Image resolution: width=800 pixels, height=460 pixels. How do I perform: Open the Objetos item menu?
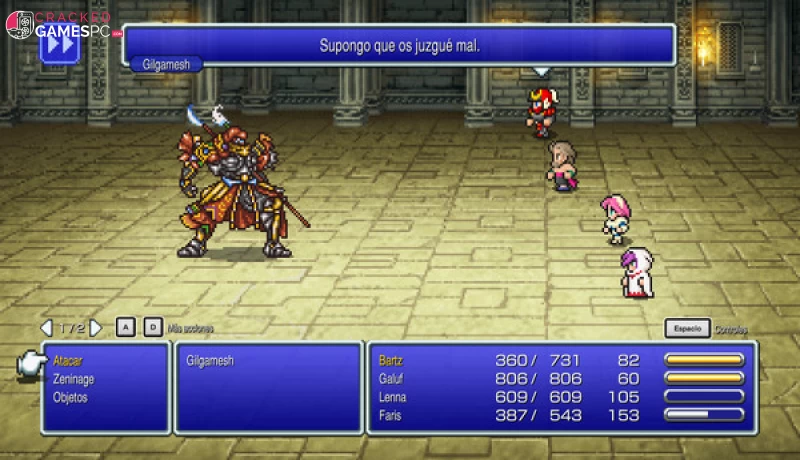pos(70,397)
